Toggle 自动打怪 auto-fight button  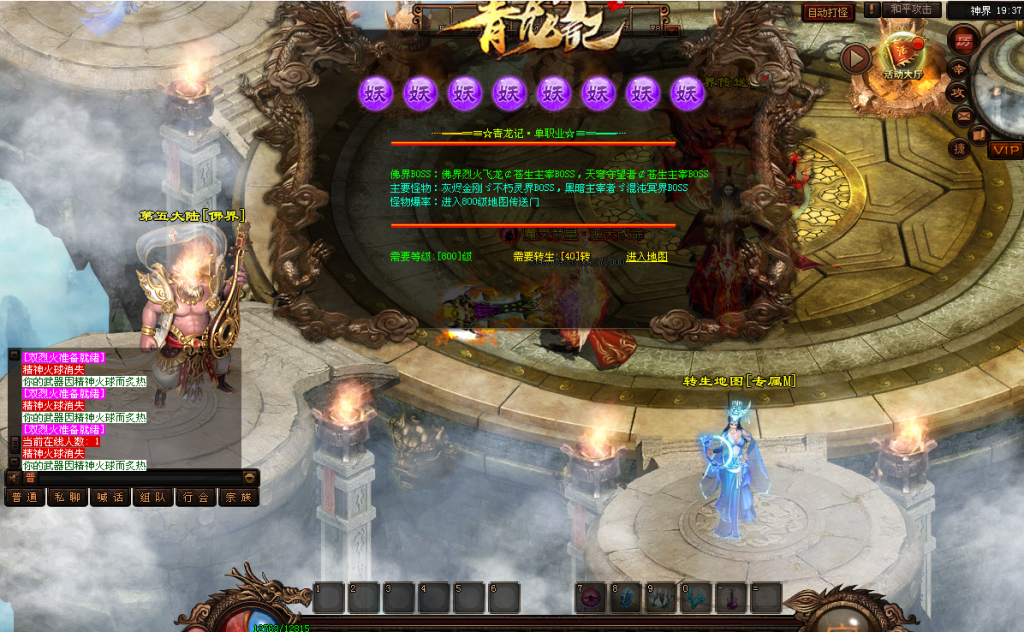828,12
